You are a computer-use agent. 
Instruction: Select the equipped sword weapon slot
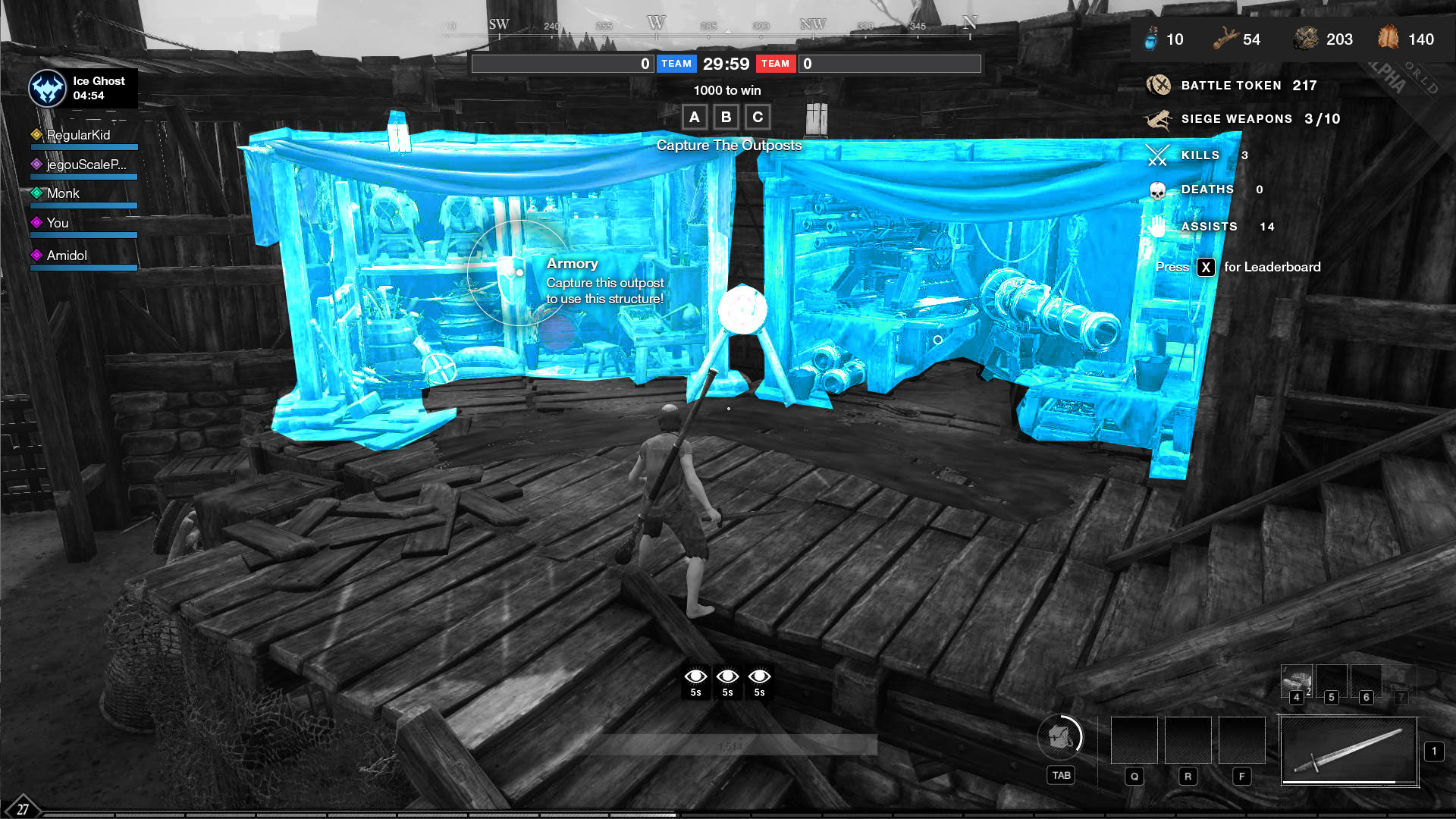(x=1349, y=751)
